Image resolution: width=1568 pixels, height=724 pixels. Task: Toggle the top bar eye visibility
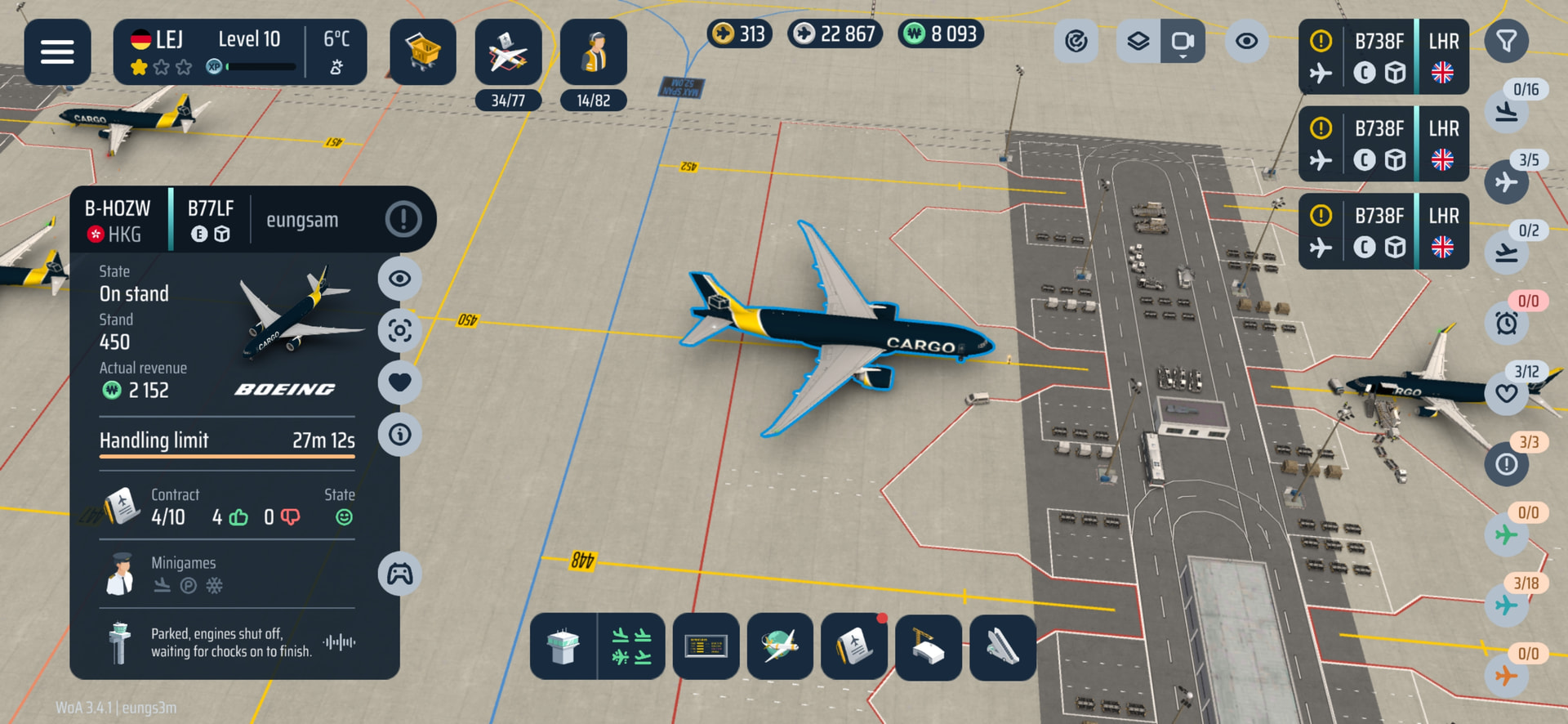tap(1246, 41)
